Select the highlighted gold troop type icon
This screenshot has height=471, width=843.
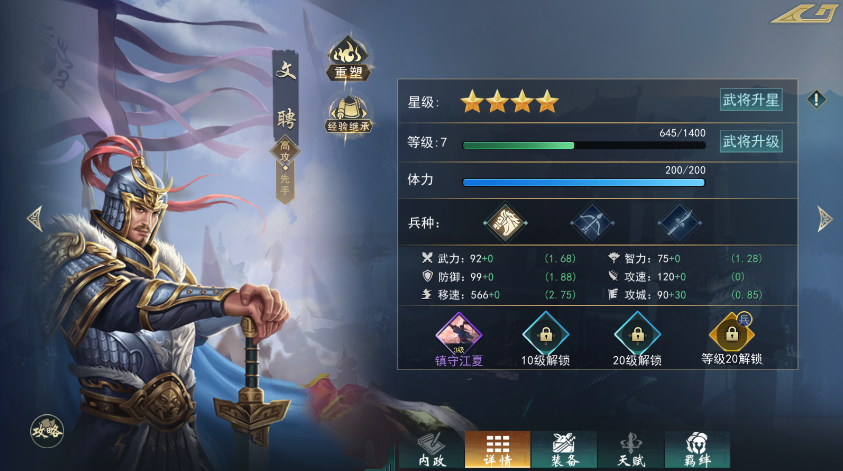point(504,222)
